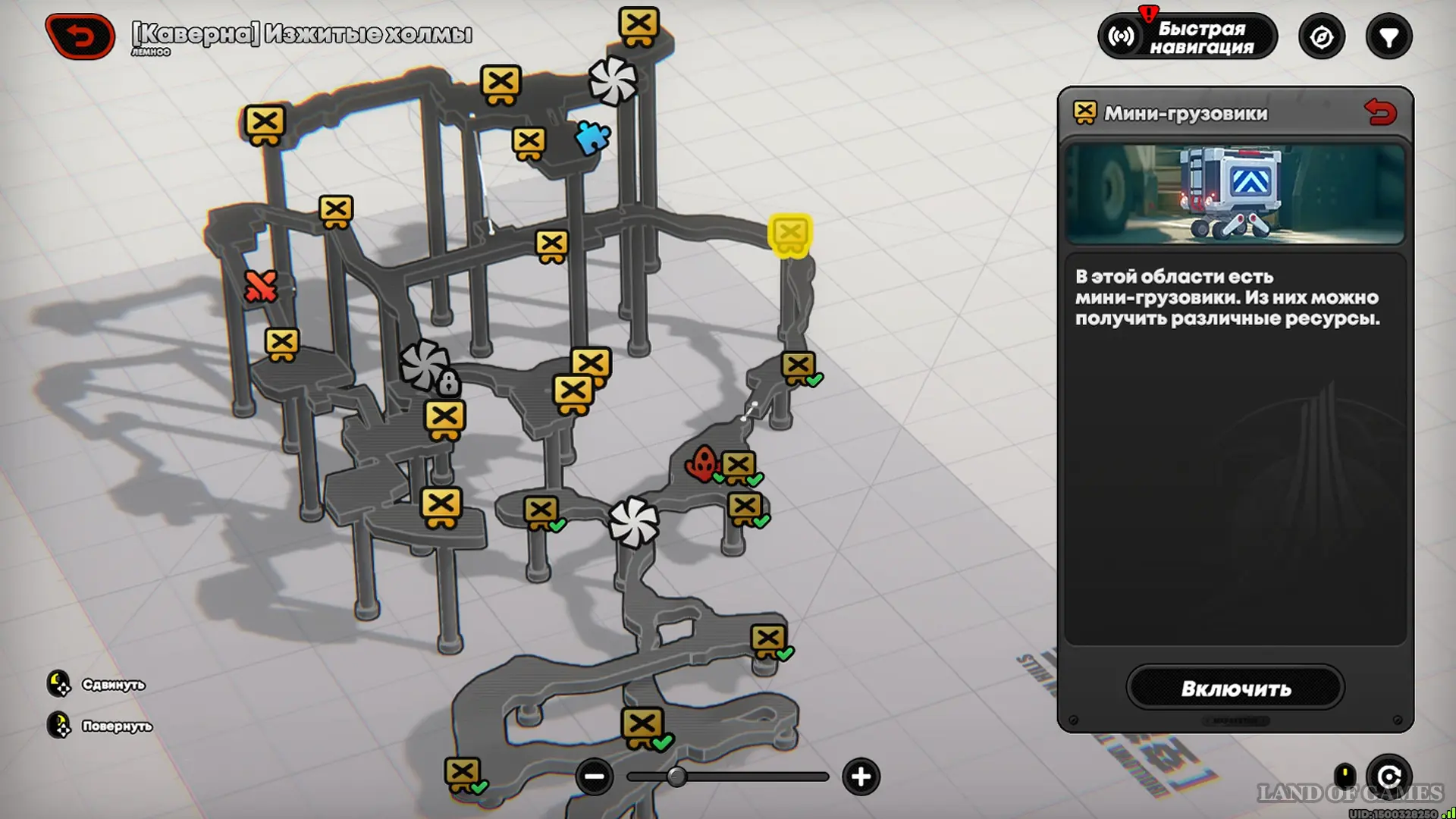
Task: Zoom in the map with plus
Action: point(861,777)
